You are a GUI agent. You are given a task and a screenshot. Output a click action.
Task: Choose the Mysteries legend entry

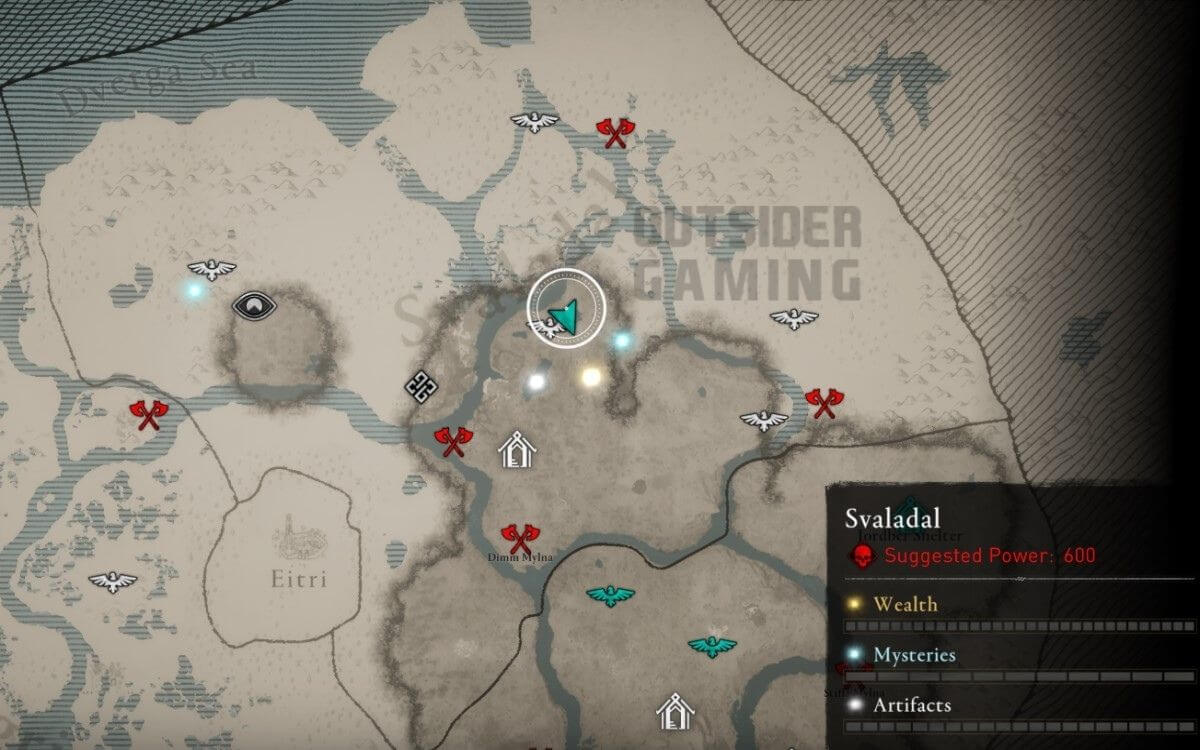pyautogui.click(x=913, y=655)
